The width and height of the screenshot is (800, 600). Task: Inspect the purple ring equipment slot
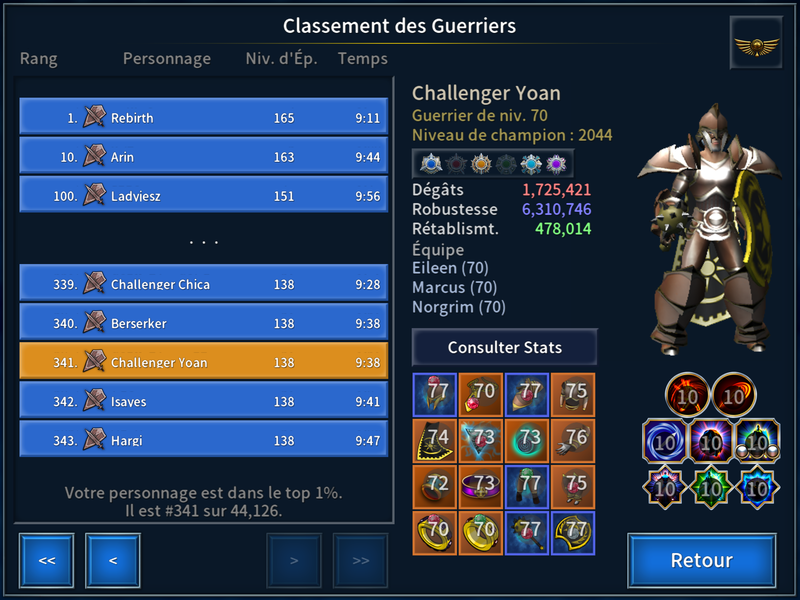(482, 486)
